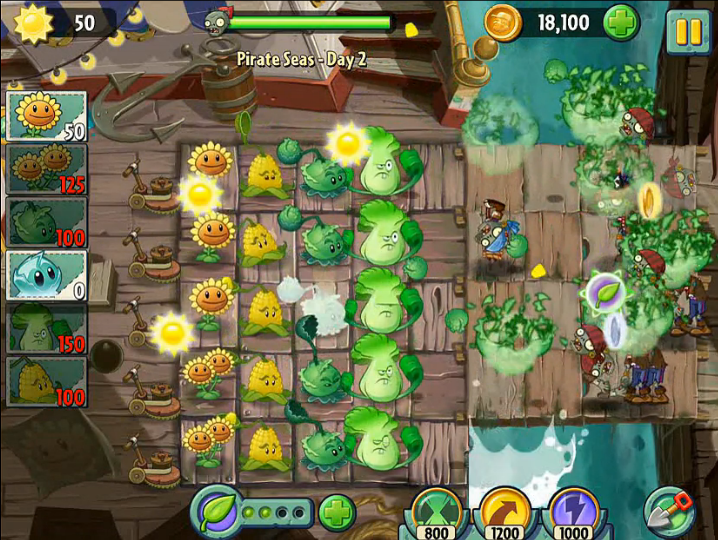Pause the game
The width and height of the screenshot is (718, 540).
point(689,30)
